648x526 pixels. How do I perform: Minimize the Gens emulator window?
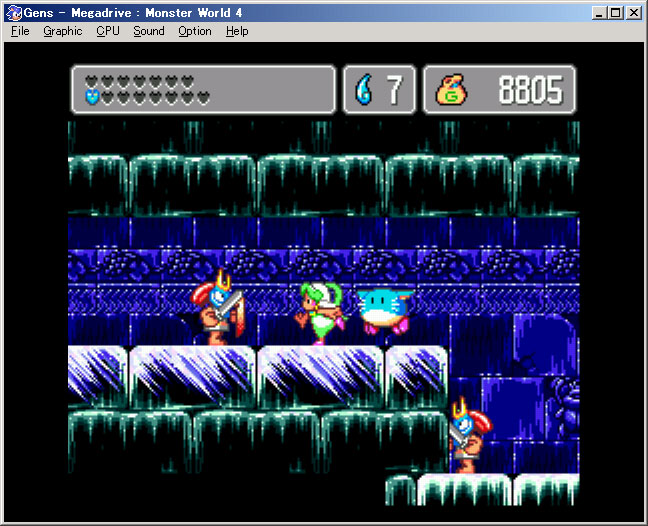pyautogui.click(x=599, y=13)
